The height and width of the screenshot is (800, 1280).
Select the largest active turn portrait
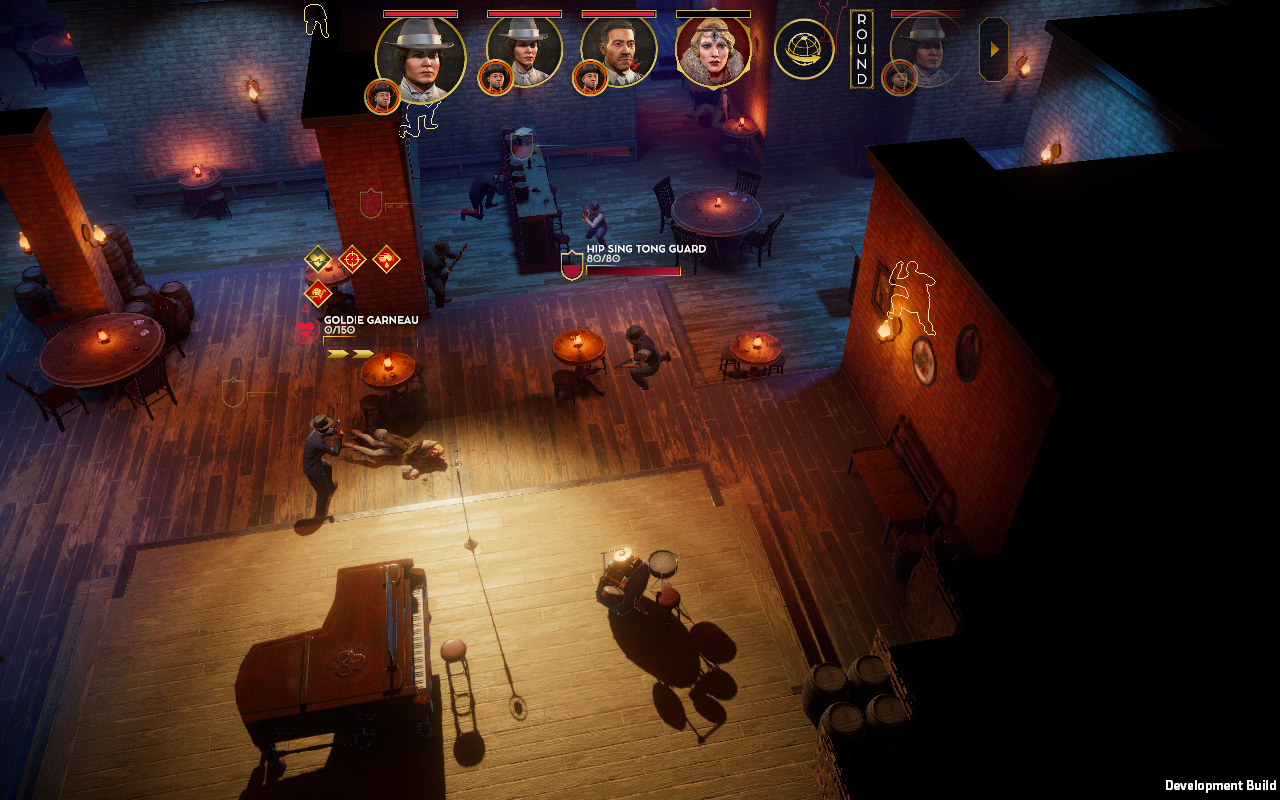click(x=421, y=58)
